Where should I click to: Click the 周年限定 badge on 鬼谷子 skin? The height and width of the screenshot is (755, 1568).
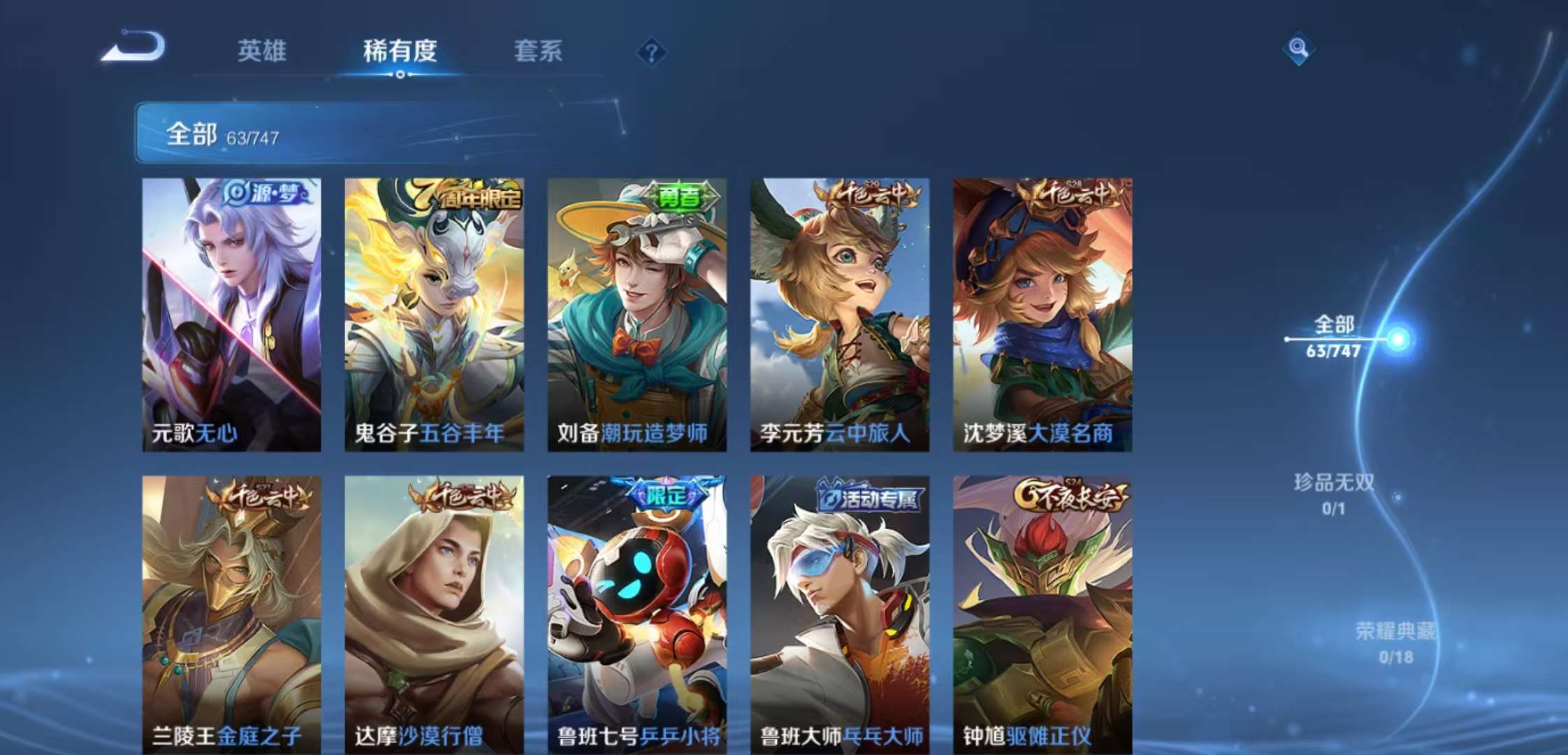click(x=472, y=196)
